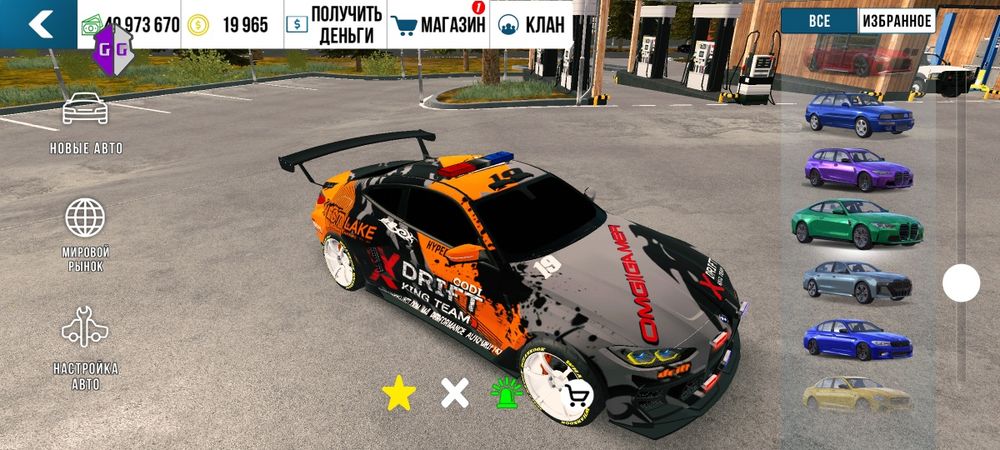Screen dimensions: 1000x450
Task: Open Настройка Авто tuning
Action: click(x=86, y=348)
